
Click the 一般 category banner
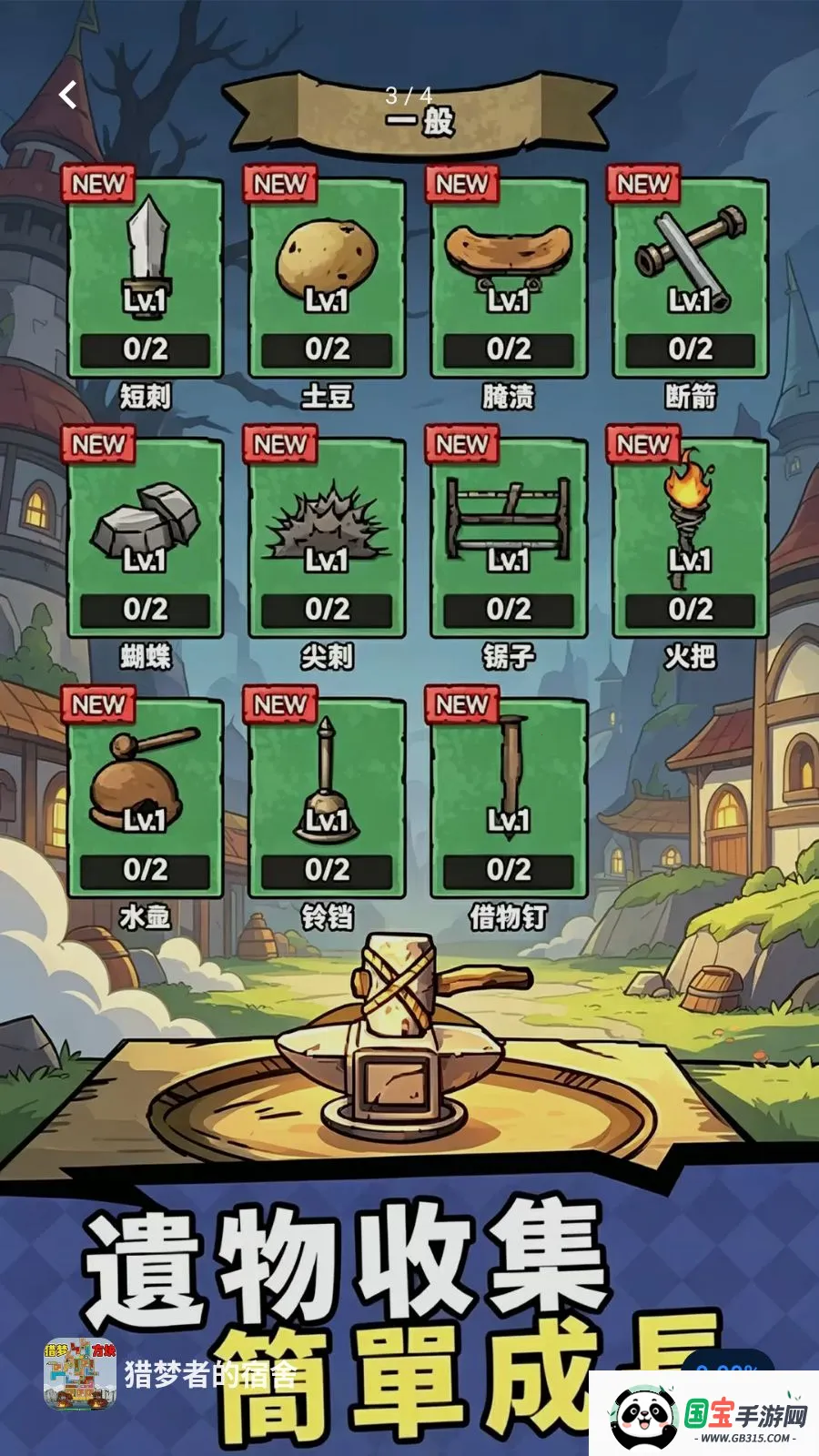tap(419, 114)
